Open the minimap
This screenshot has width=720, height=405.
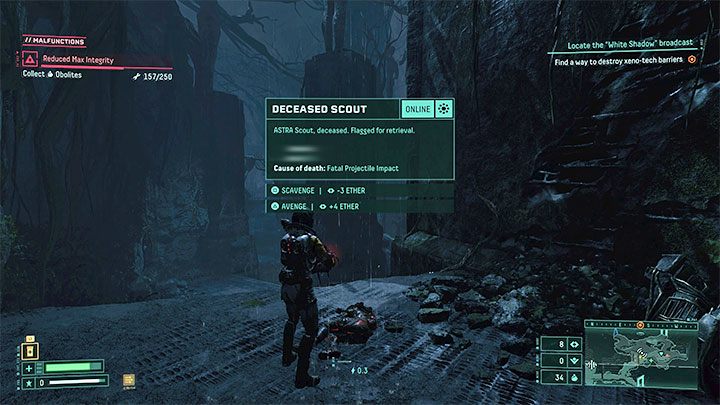645,362
